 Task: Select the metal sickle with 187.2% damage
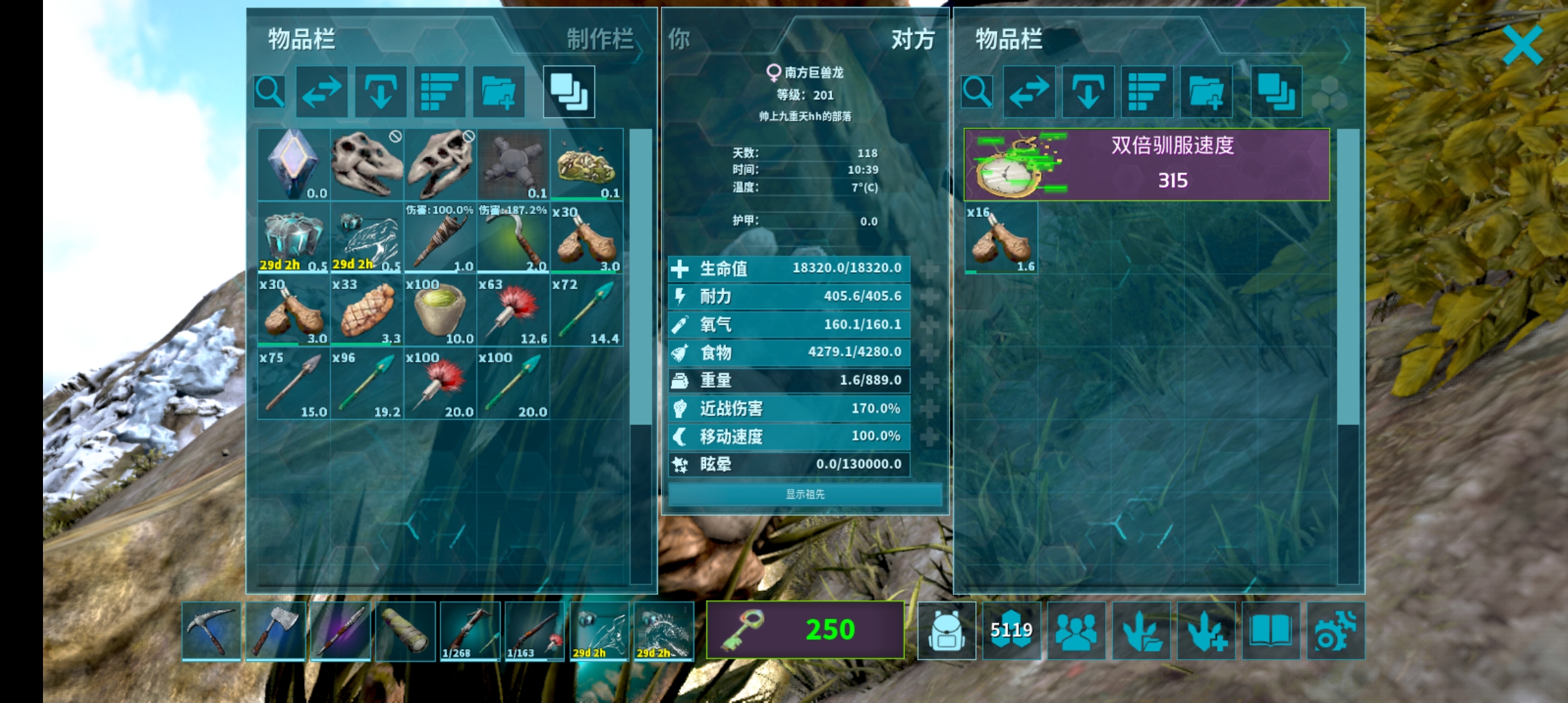pos(513,238)
